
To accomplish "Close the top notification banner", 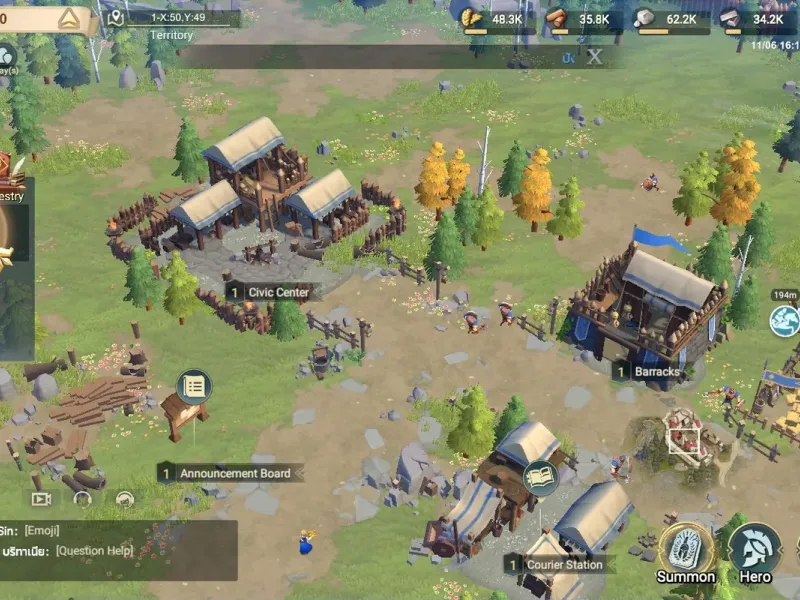I will coord(594,57).
